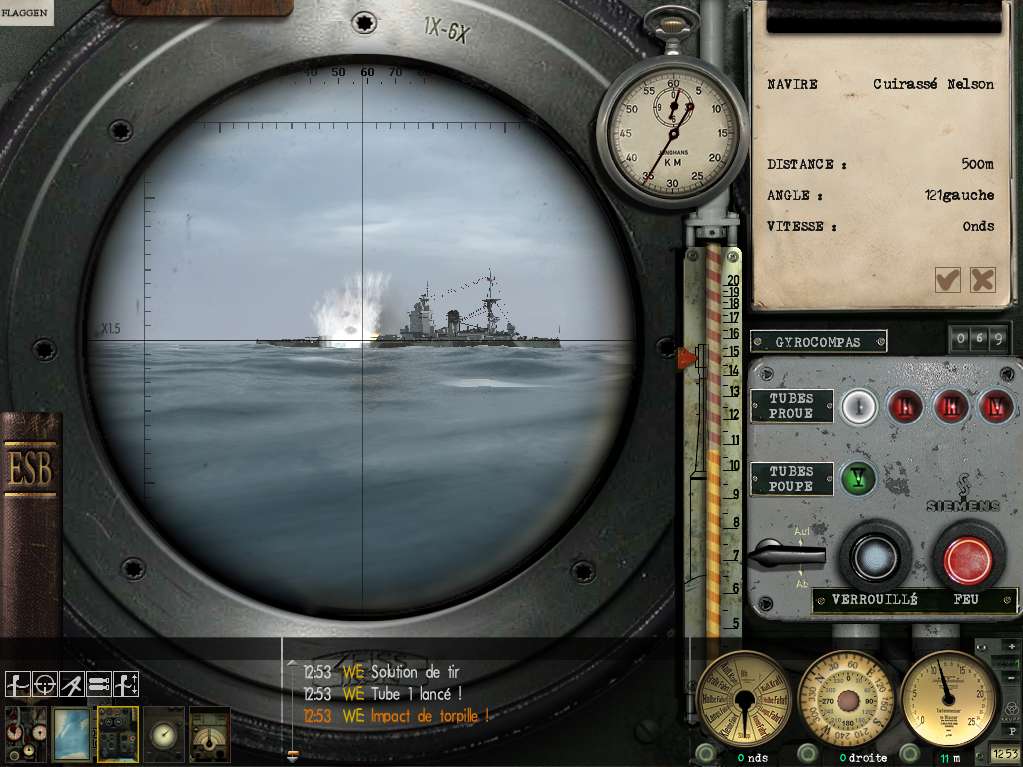The width and height of the screenshot is (1023, 767).
Task: Click the crosshair targeting order icon
Action: [44, 684]
